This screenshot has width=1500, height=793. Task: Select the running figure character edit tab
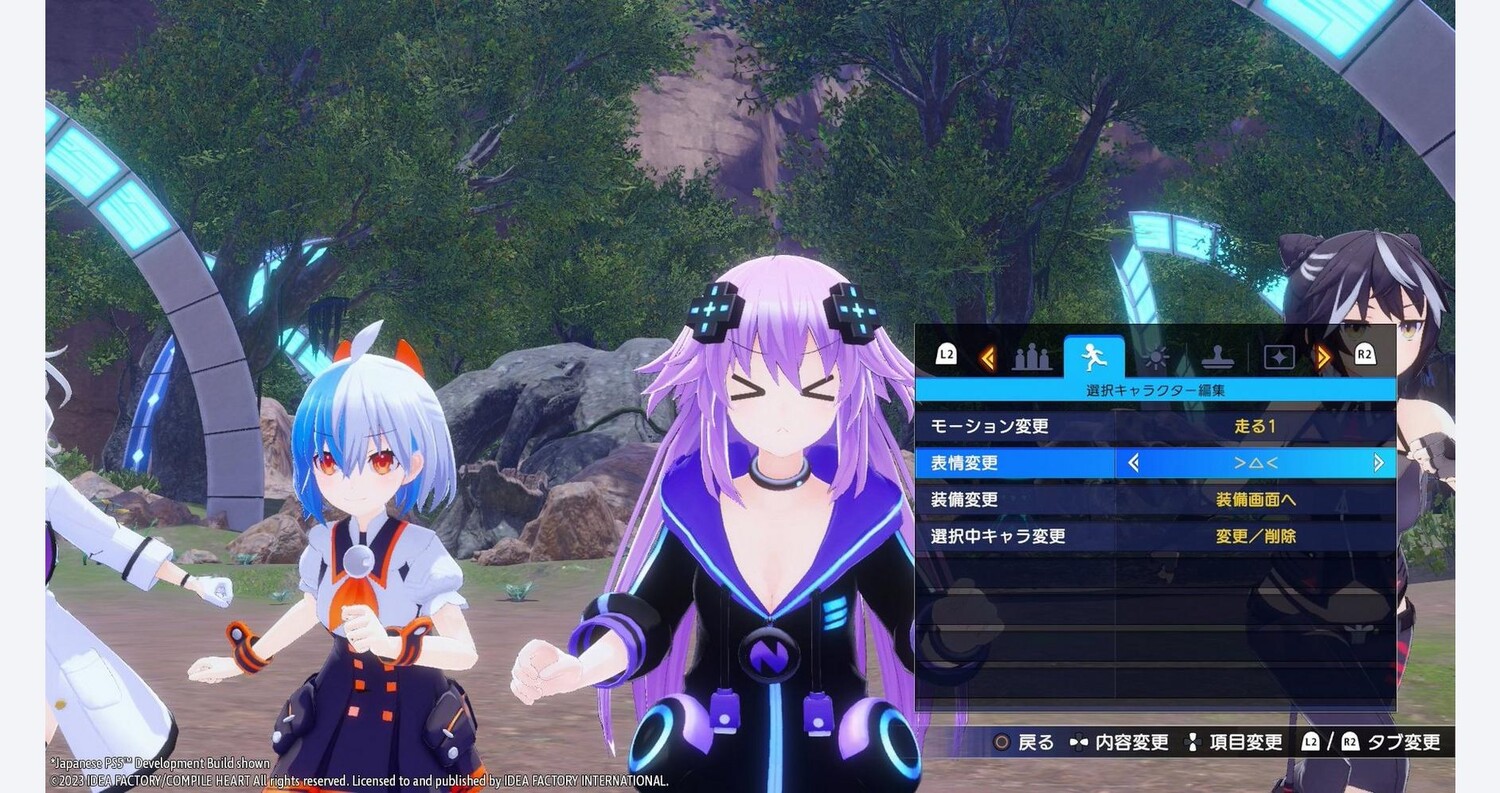coord(1094,356)
